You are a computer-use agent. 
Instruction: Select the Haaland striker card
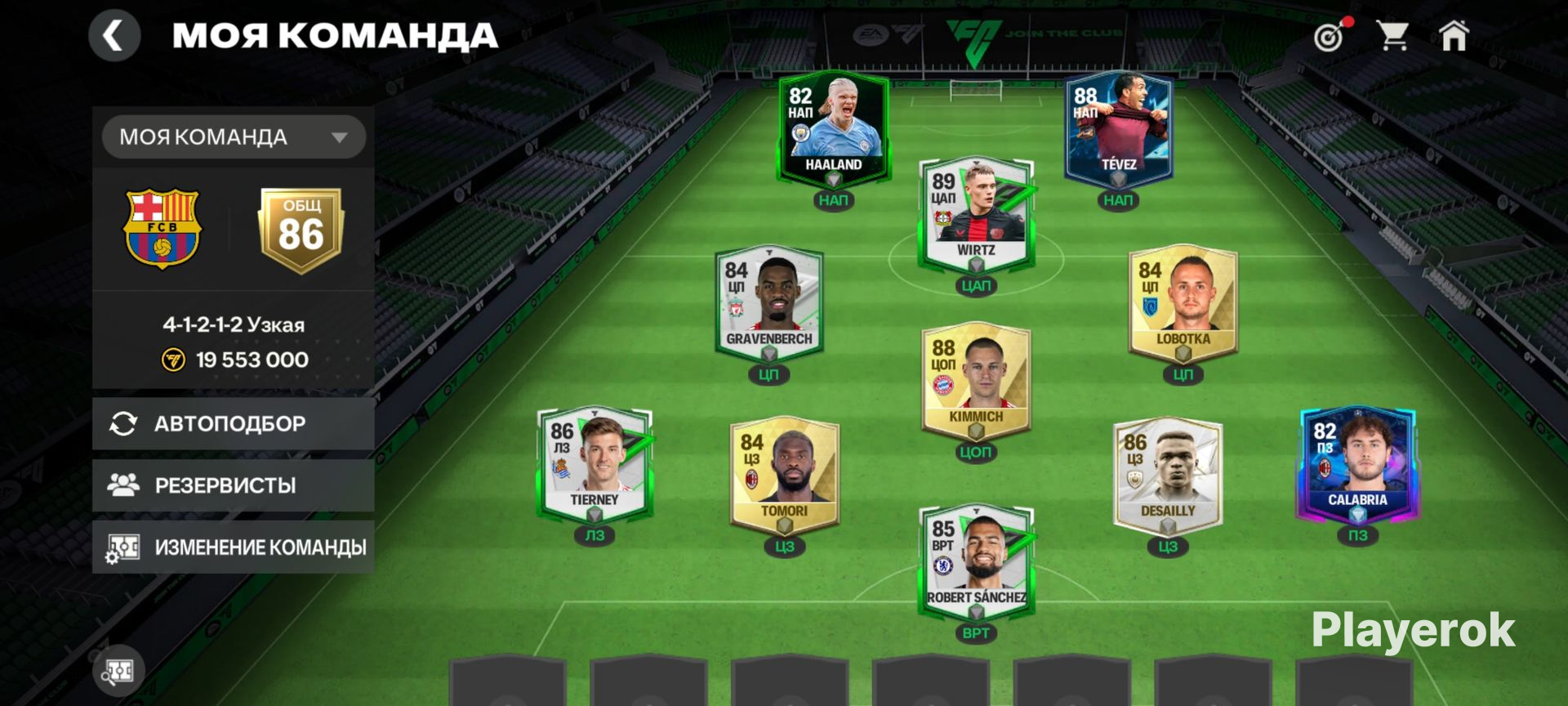coord(833,127)
